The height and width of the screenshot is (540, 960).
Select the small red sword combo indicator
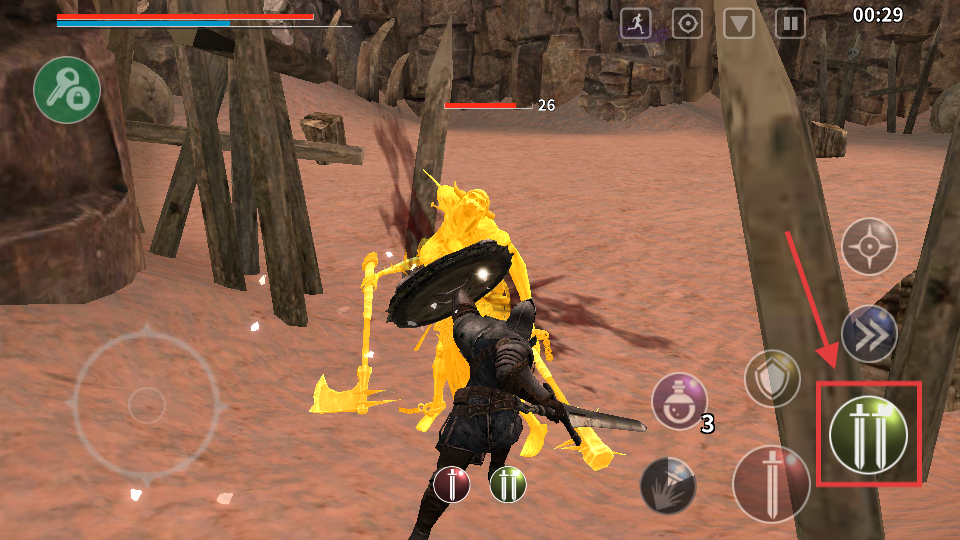pos(452,485)
